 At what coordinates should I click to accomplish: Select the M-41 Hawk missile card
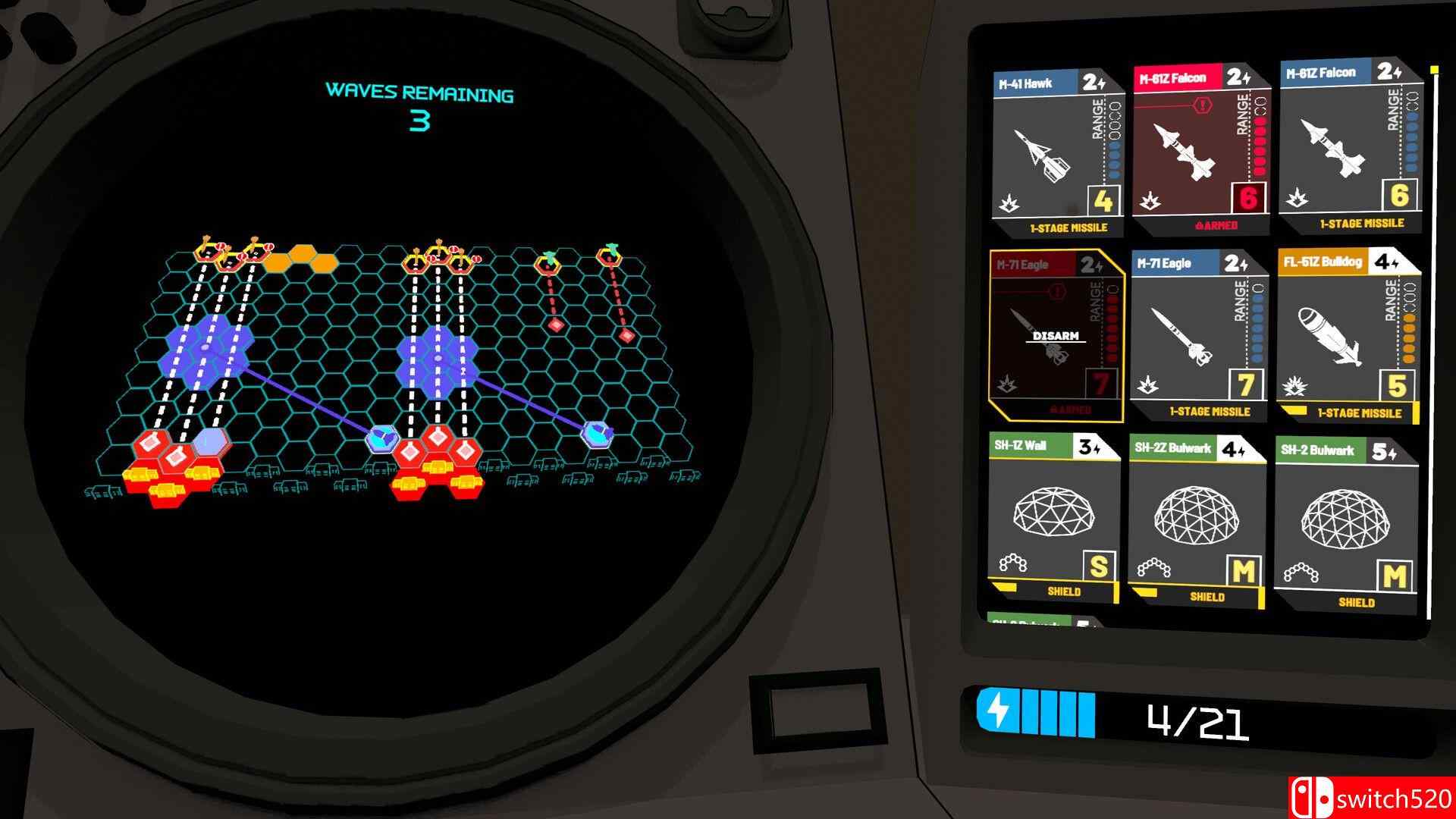pos(1058,144)
